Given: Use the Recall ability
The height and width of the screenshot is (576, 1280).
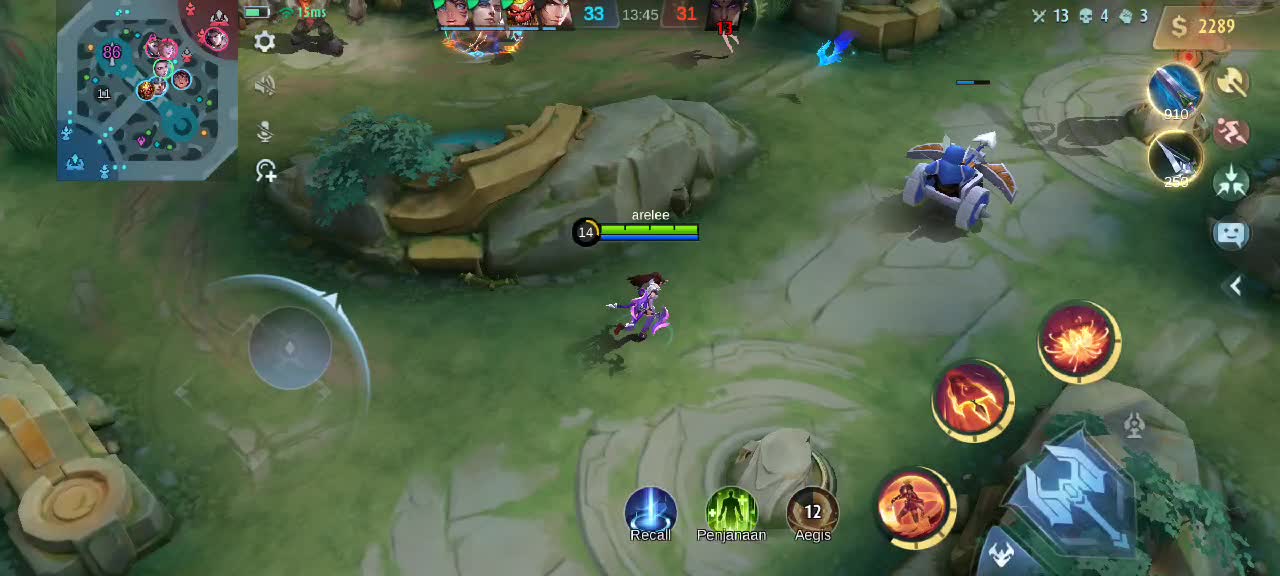Looking at the screenshot, I should tap(650, 513).
